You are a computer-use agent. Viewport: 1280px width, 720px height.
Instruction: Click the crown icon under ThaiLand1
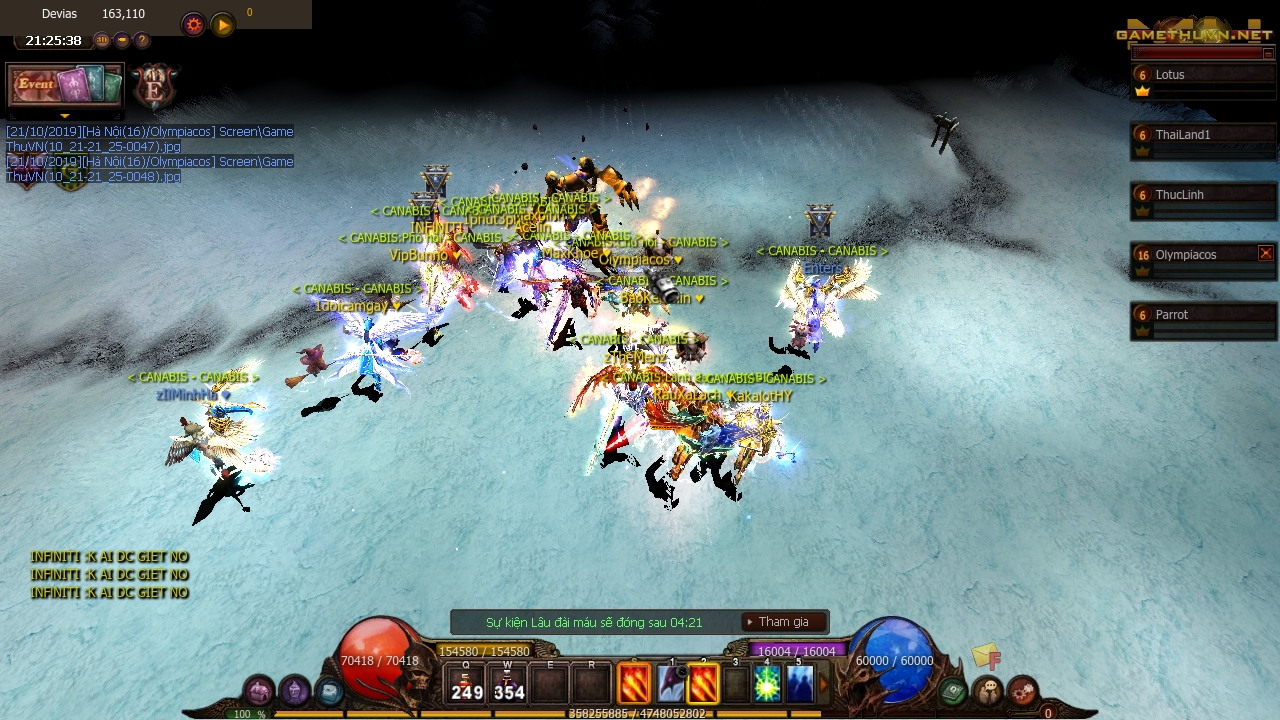pos(1143,150)
